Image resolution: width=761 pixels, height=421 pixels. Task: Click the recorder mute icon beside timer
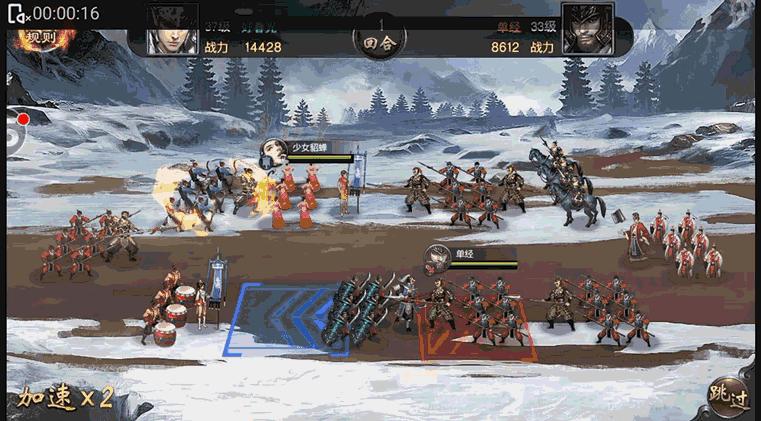click(17, 13)
